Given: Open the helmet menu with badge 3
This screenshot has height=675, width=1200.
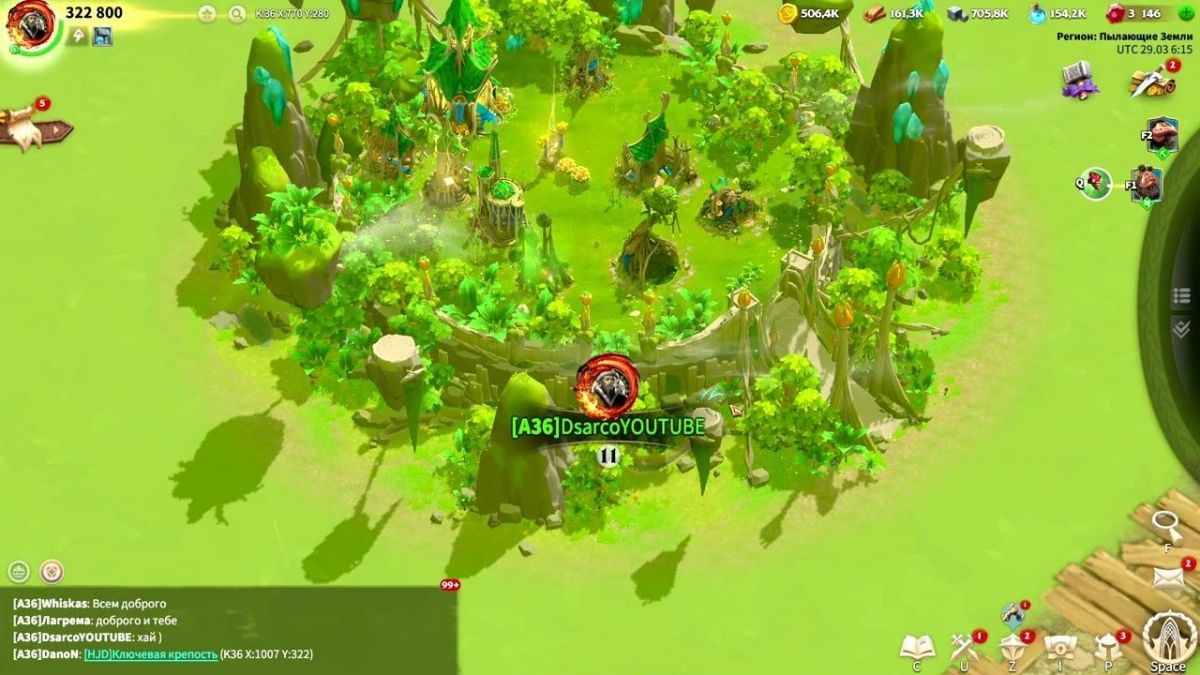Looking at the screenshot, I should tap(1108, 646).
